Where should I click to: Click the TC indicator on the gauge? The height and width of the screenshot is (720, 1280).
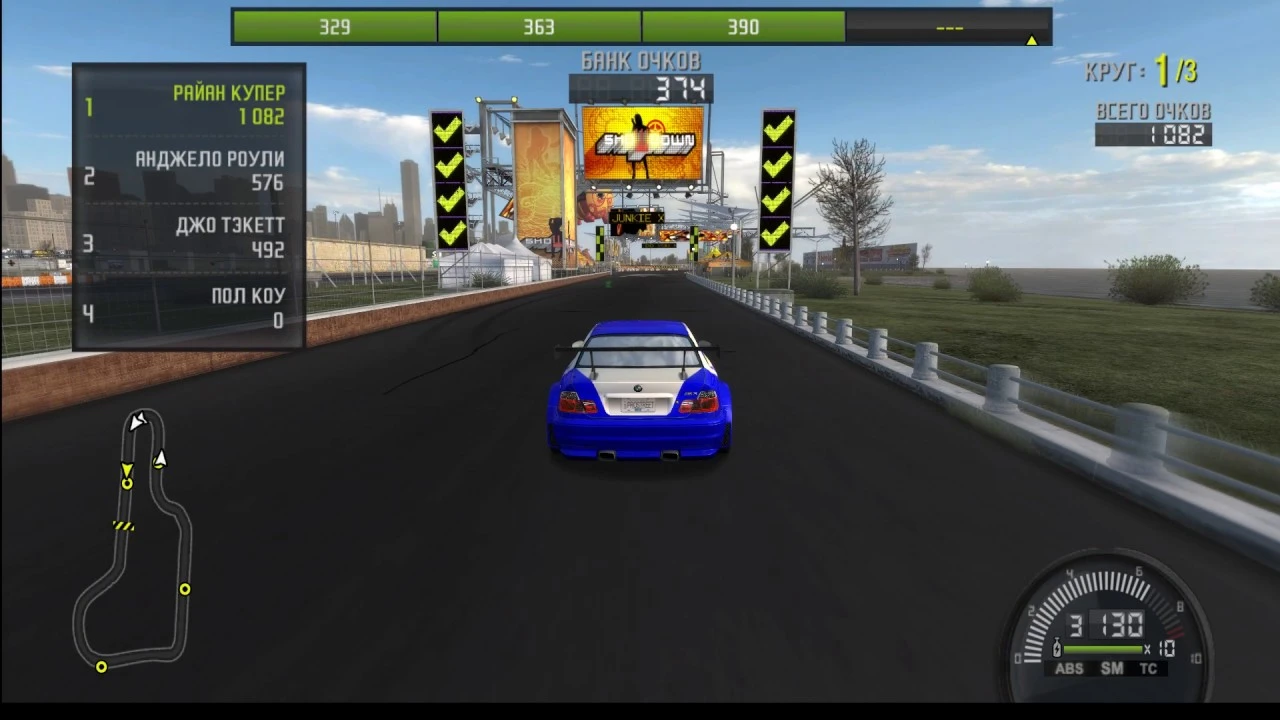tap(1149, 668)
